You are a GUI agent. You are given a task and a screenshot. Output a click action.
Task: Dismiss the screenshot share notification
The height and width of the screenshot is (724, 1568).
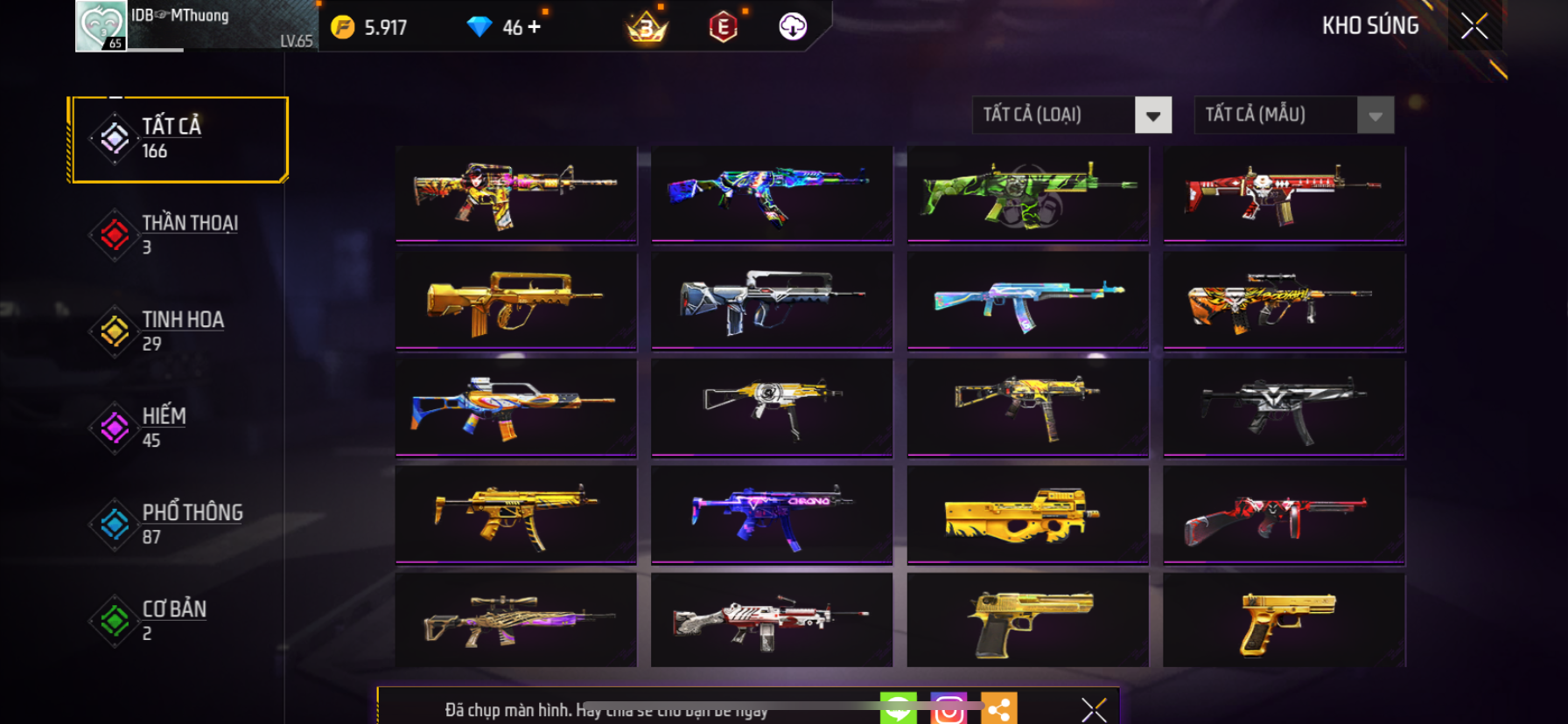[x=1094, y=709]
